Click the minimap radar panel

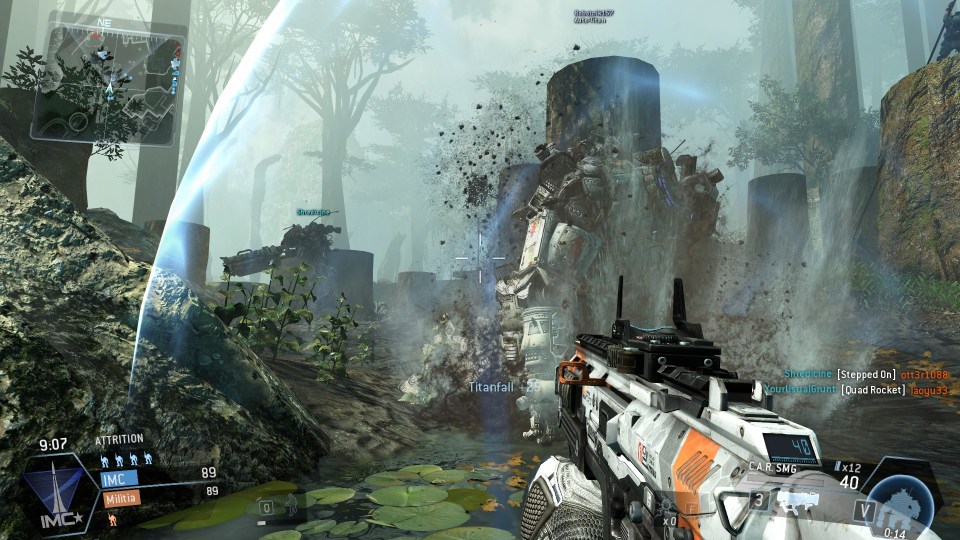(108, 83)
